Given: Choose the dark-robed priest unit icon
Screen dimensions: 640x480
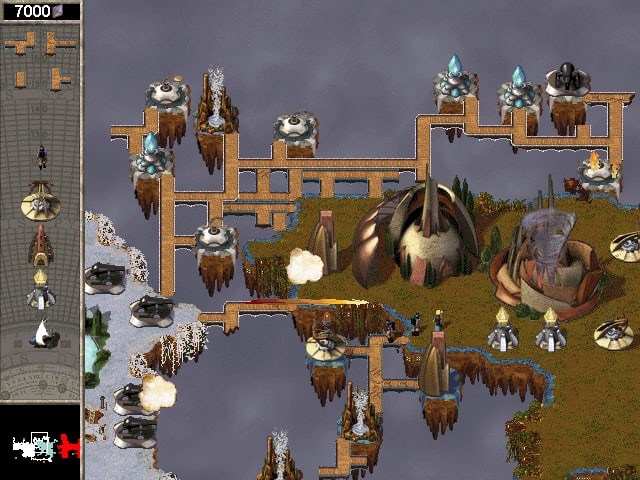Looking at the screenshot, I should pos(41,156).
